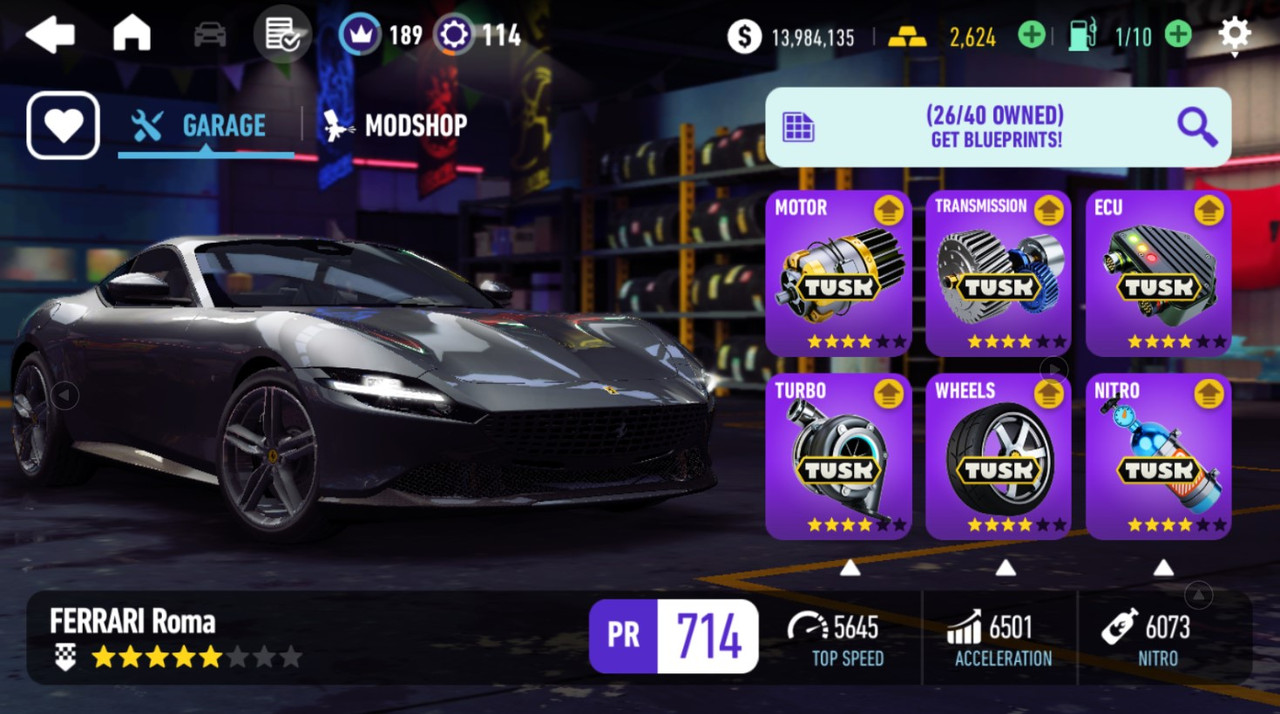1280x714 pixels.
Task: Open the checklist tasks icon
Action: coord(280,35)
